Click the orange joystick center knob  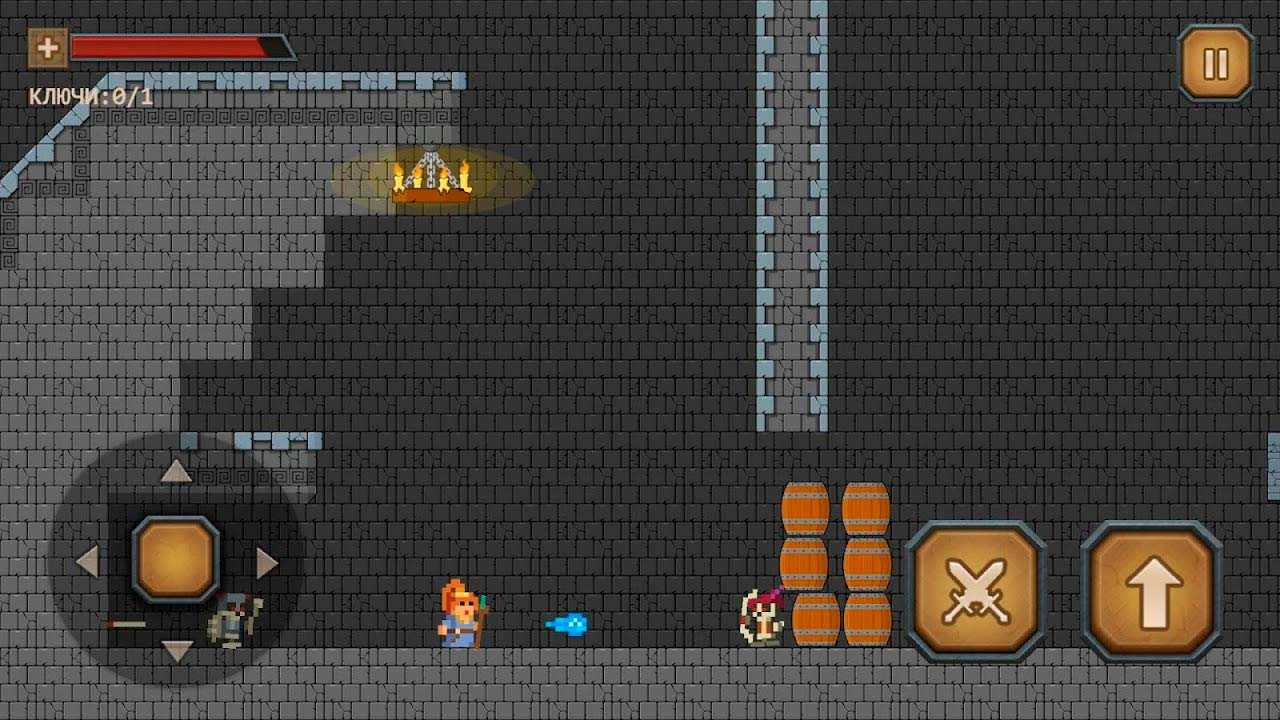click(x=176, y=559)
